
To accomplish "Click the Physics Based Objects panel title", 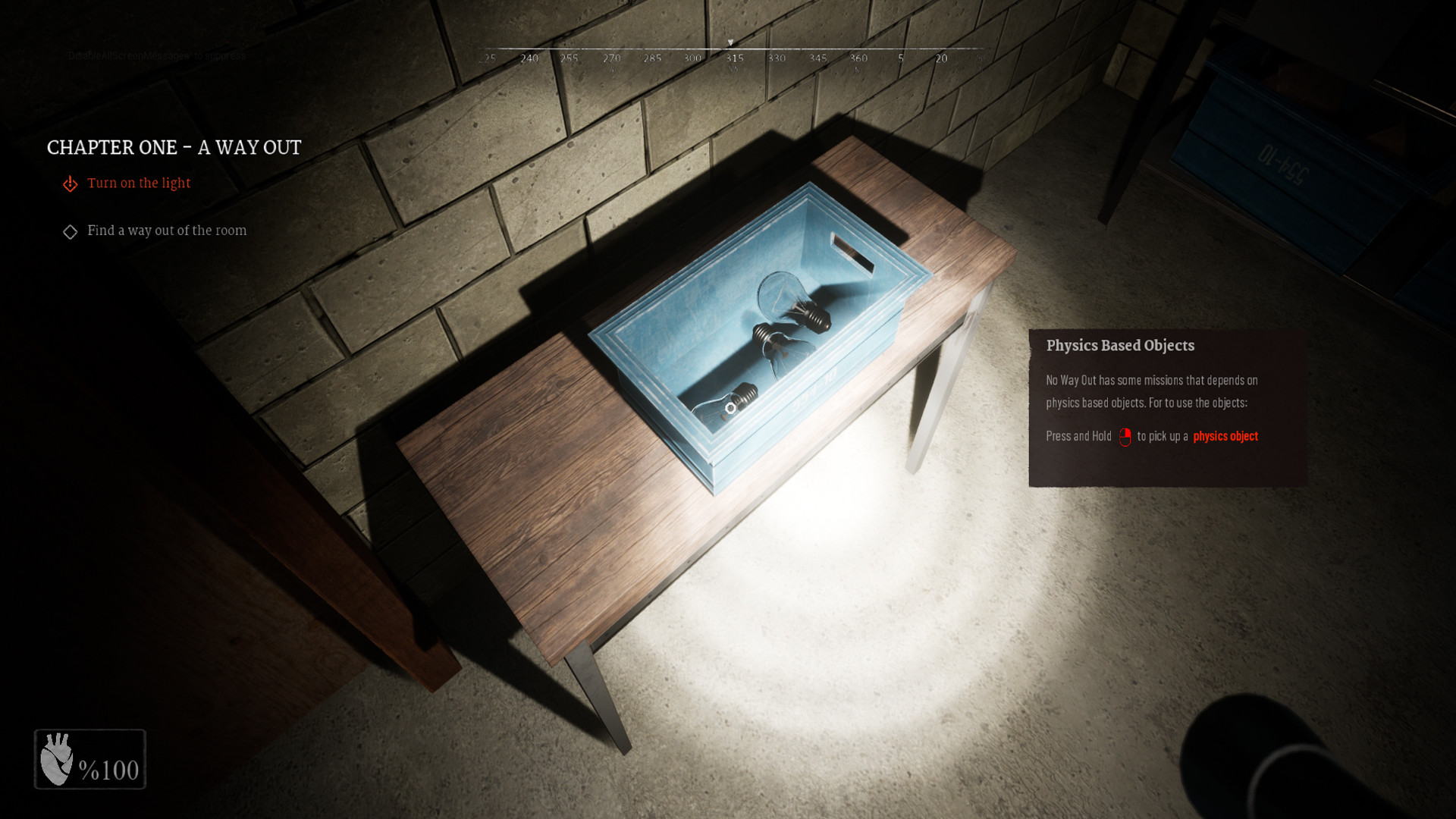I will point(1119,345).
